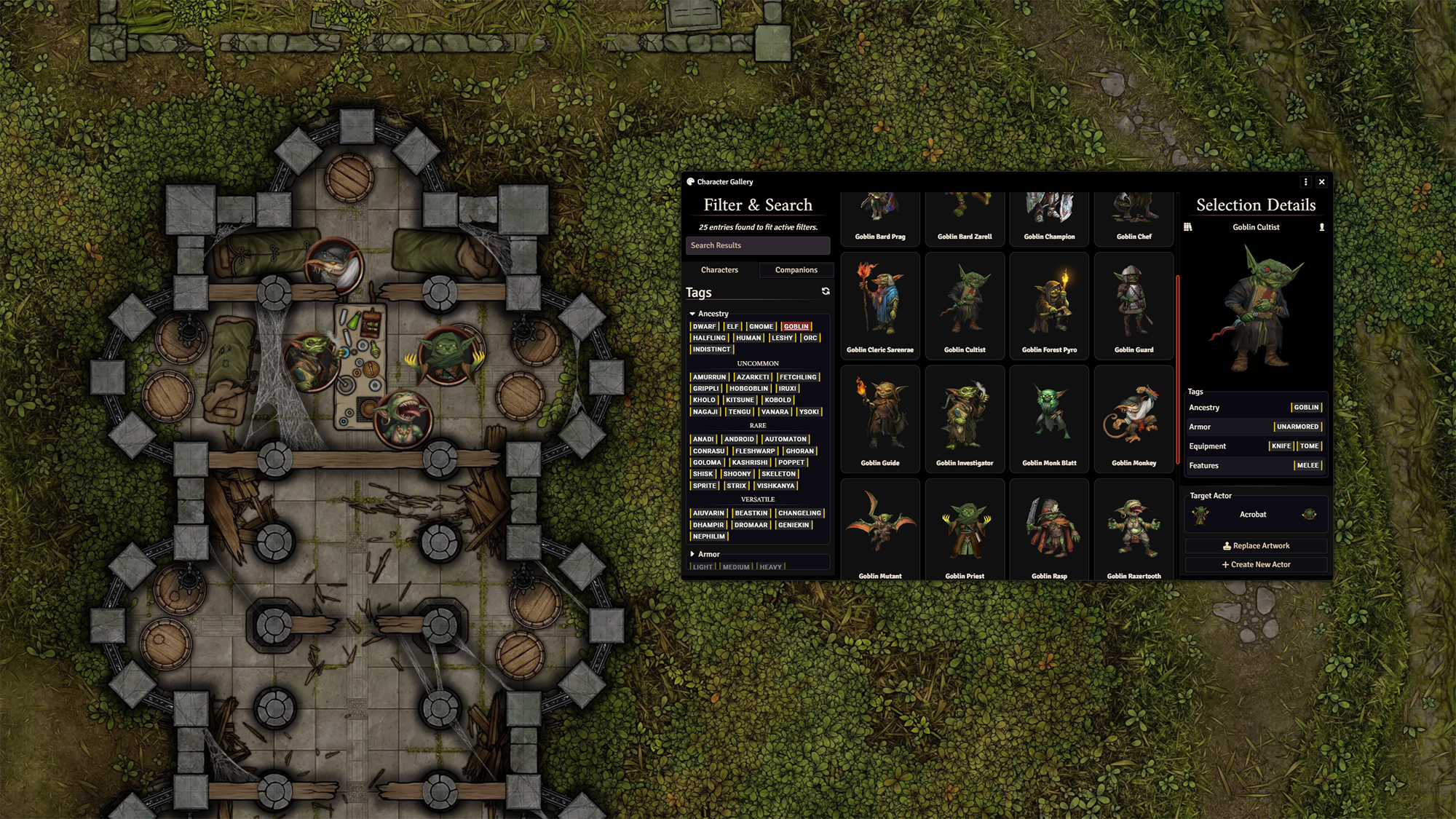
Task: Click the film-strip icon in Selection Details
Action: point(1190,227)
